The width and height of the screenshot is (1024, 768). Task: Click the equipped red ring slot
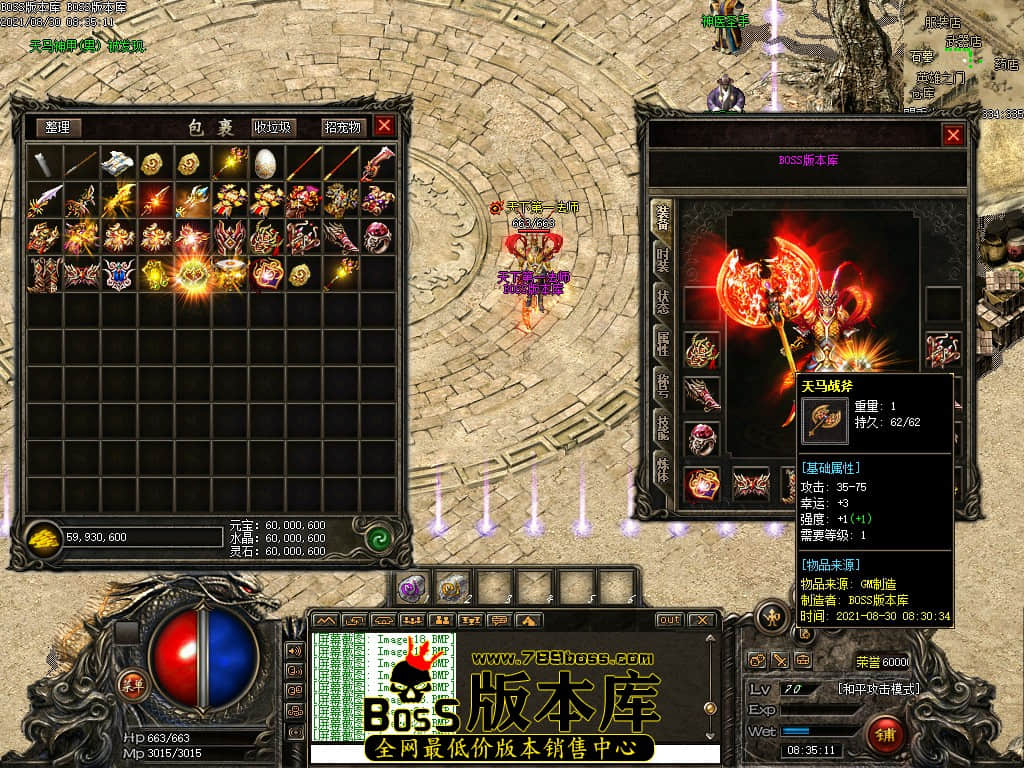pyautogui.click(x=701, y=438)
